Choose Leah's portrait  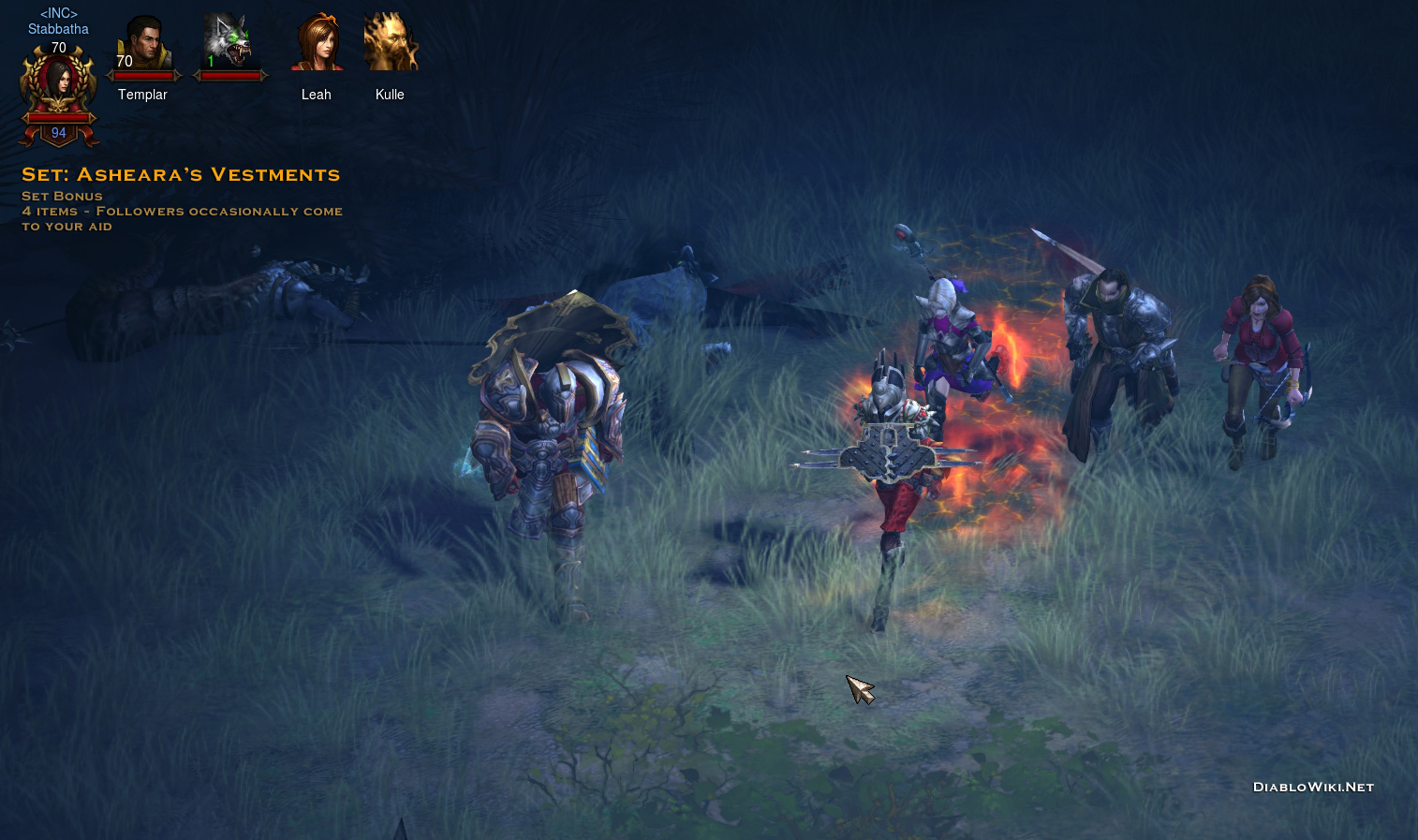click(317, 43)
